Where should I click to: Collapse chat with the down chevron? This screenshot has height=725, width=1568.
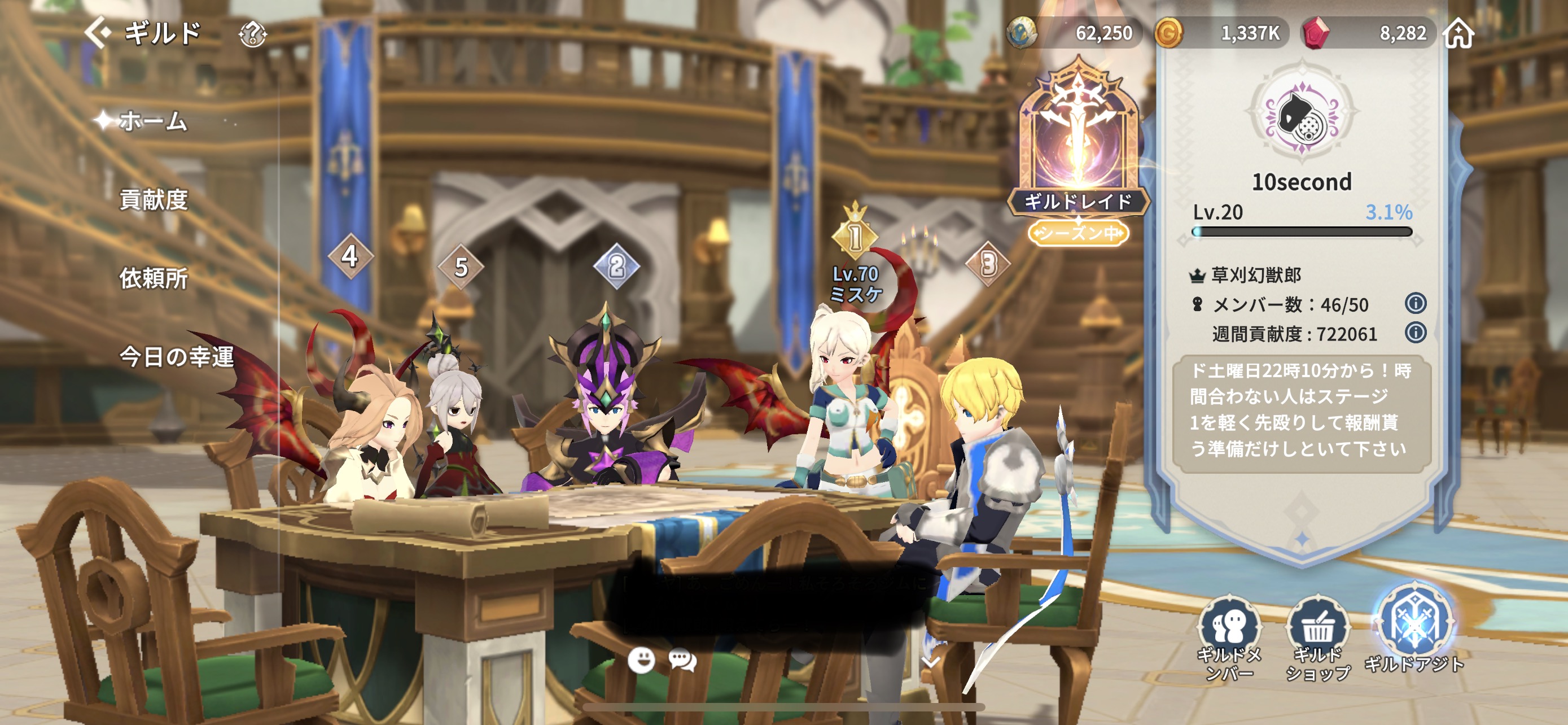931,661
